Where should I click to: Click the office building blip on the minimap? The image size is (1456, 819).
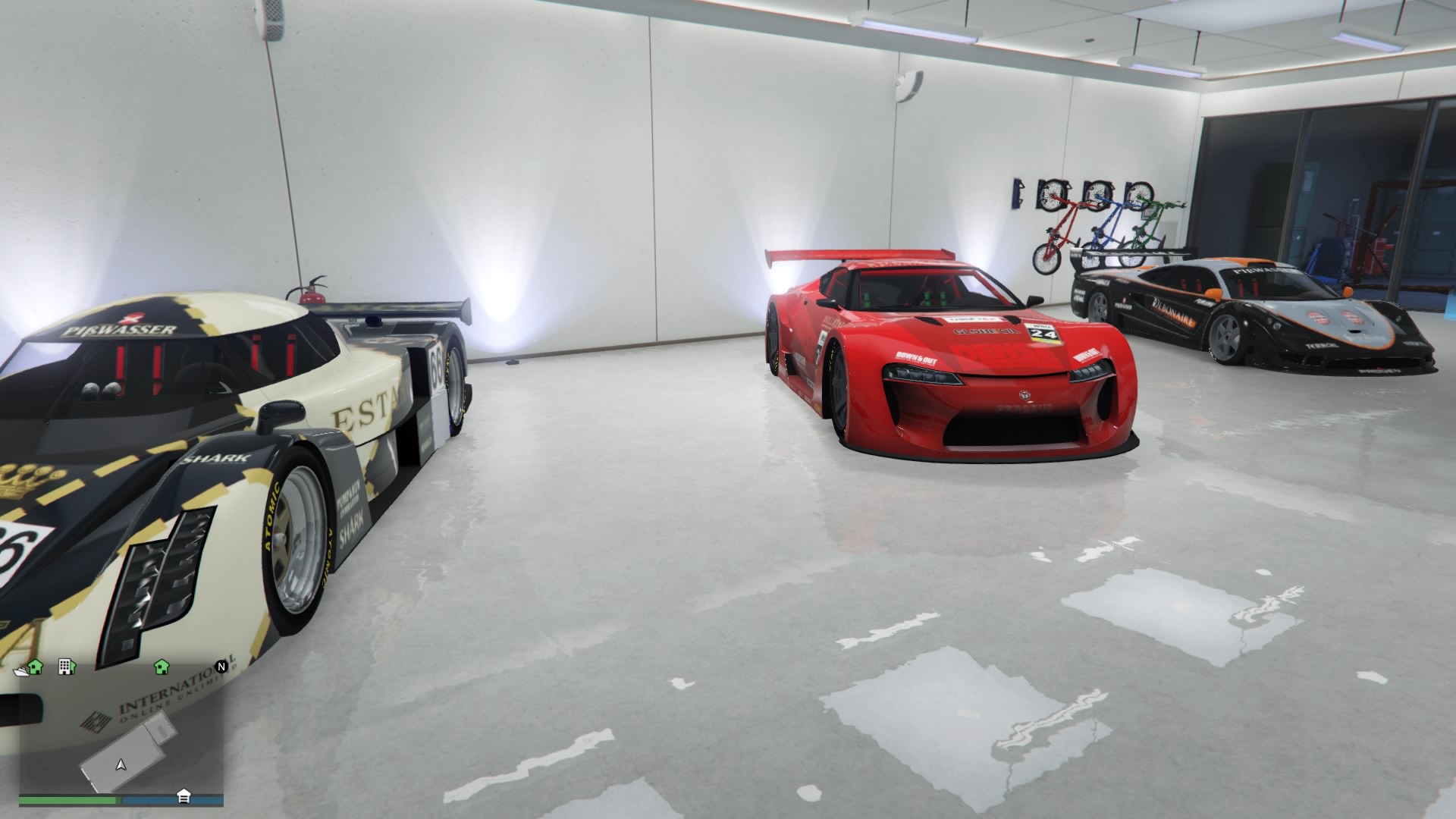click(x=66, y=667)
